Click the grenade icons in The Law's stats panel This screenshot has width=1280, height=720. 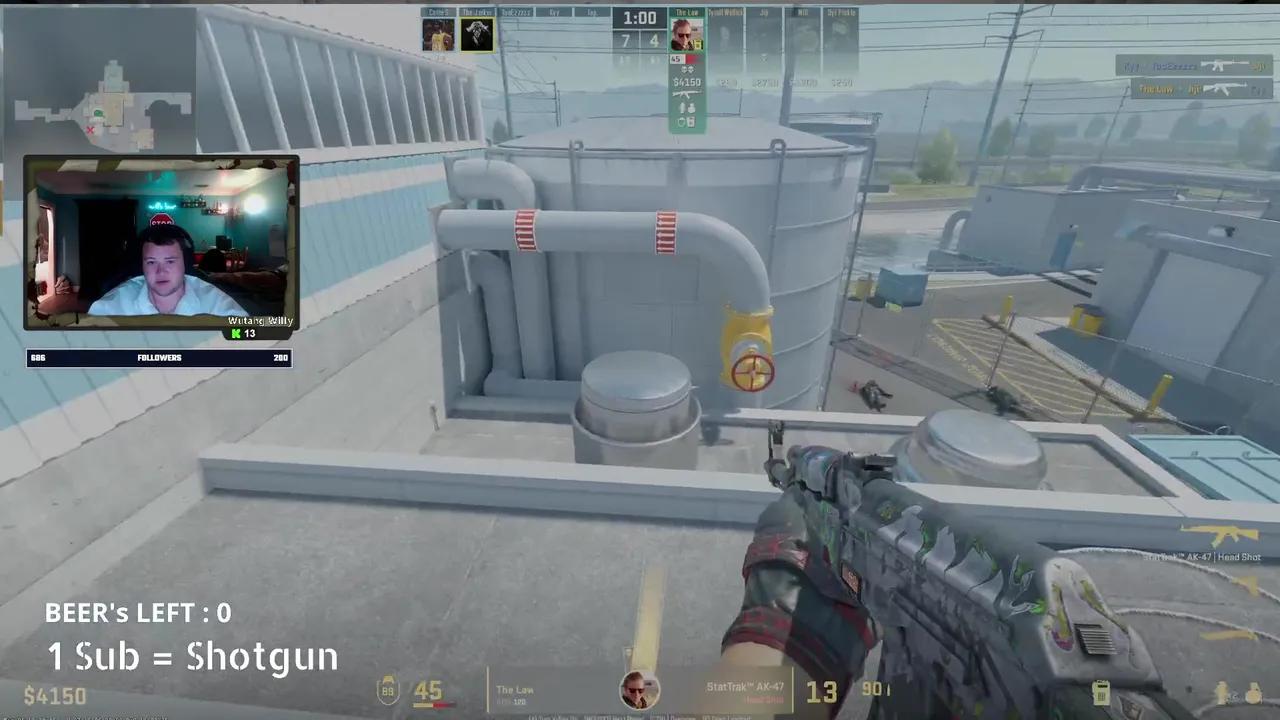[x=686, y=107]
